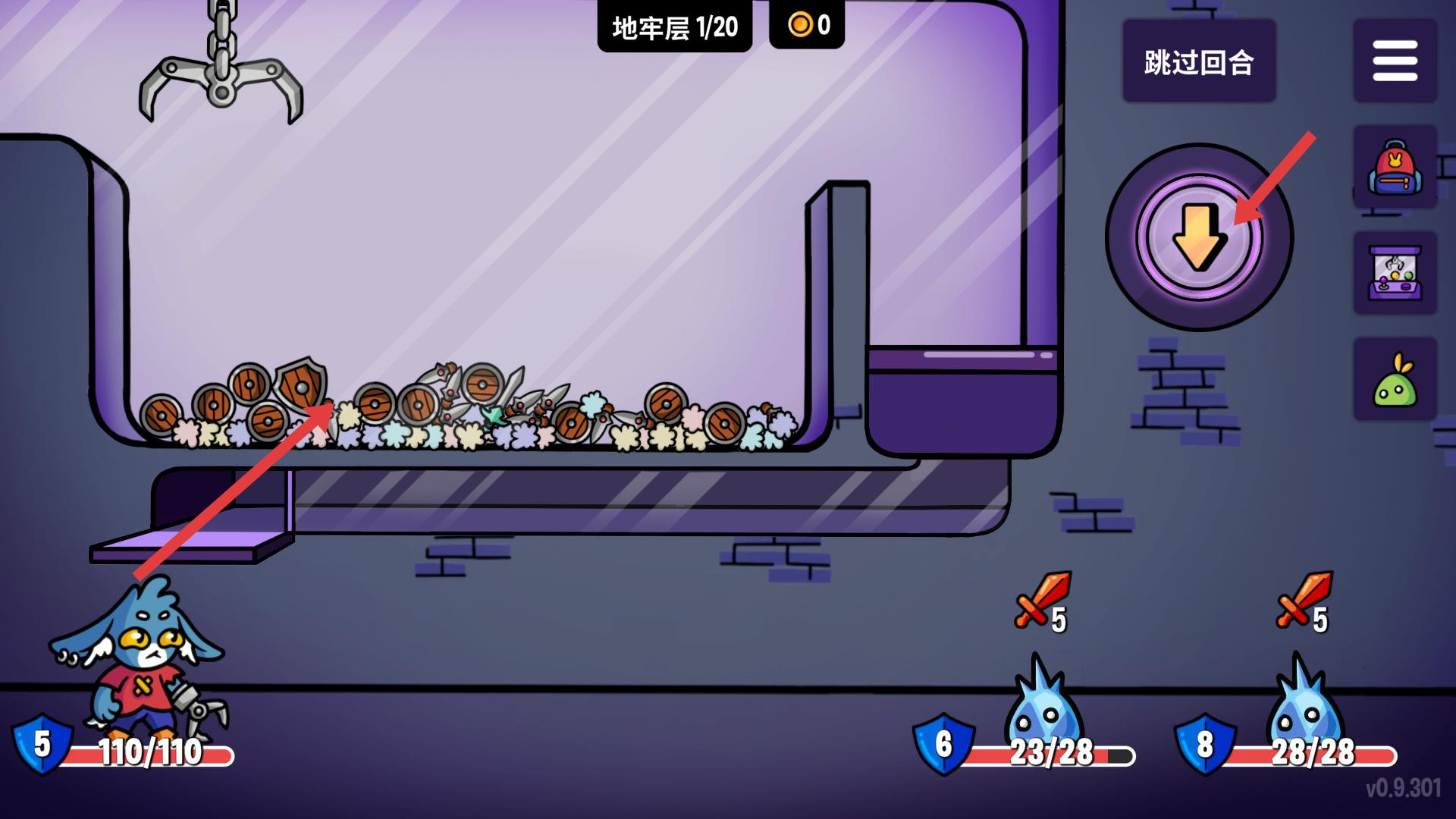Select the green sprout slime icon
This screenshot has height=819, width=1456.
pyautogui.click(x=1395, y=380)
